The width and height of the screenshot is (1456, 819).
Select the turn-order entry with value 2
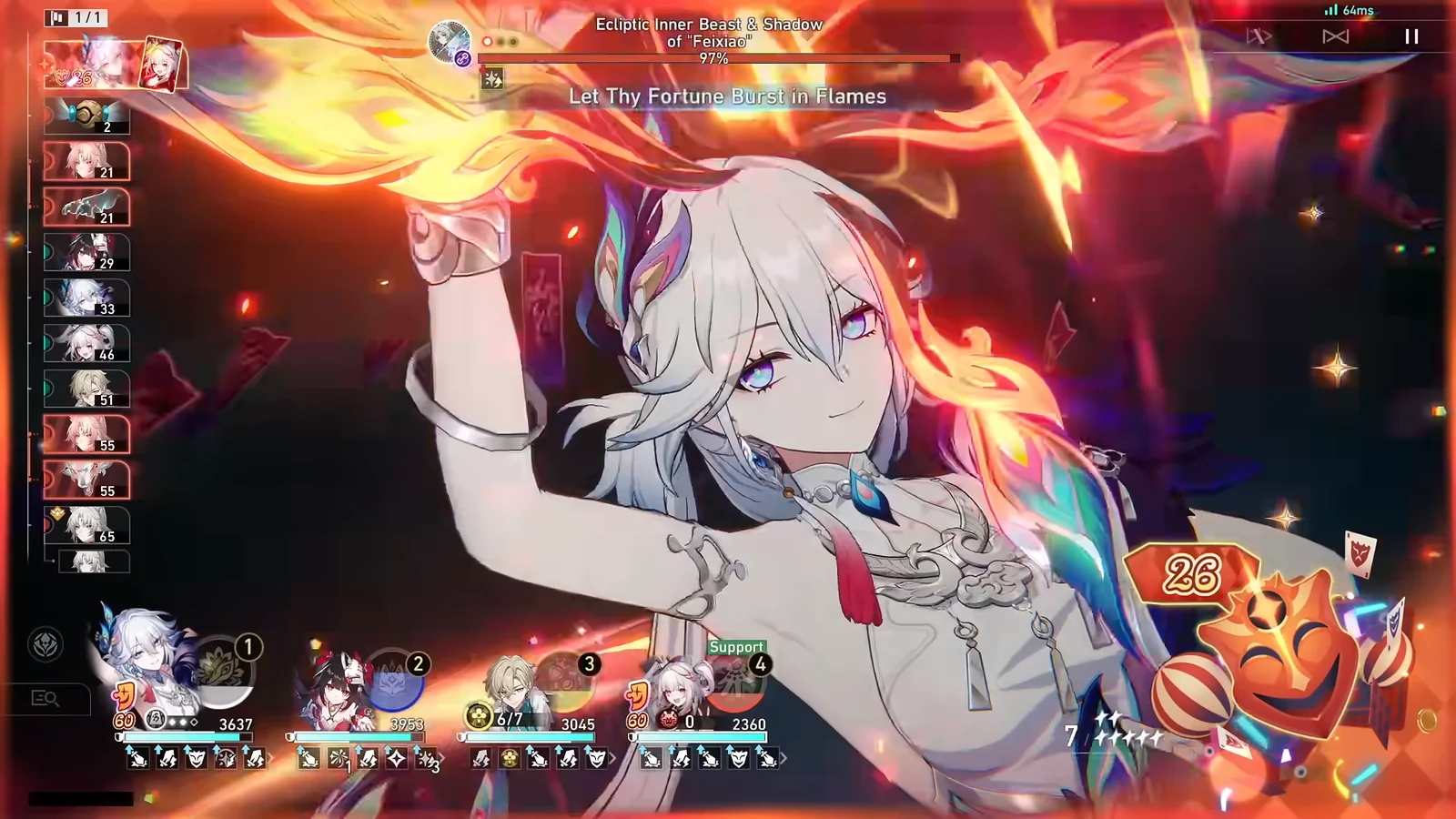[x=87, y=116]
